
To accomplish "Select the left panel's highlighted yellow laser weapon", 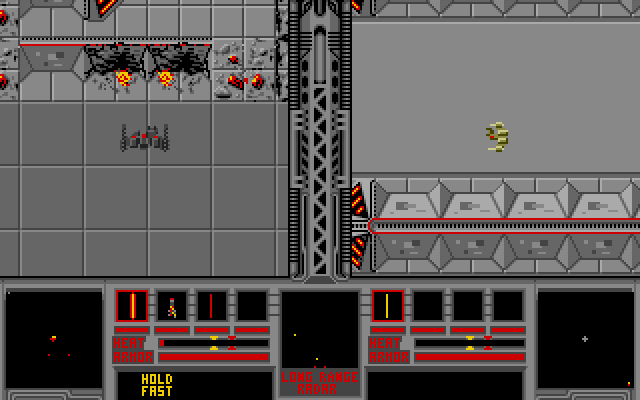I will click(131, 306).
